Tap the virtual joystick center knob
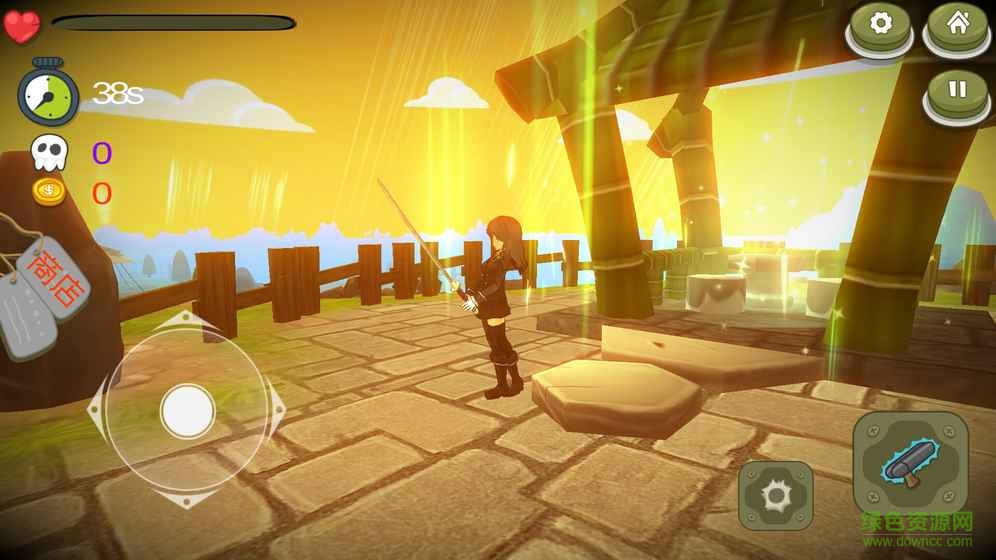 click(x=187, y=410)
